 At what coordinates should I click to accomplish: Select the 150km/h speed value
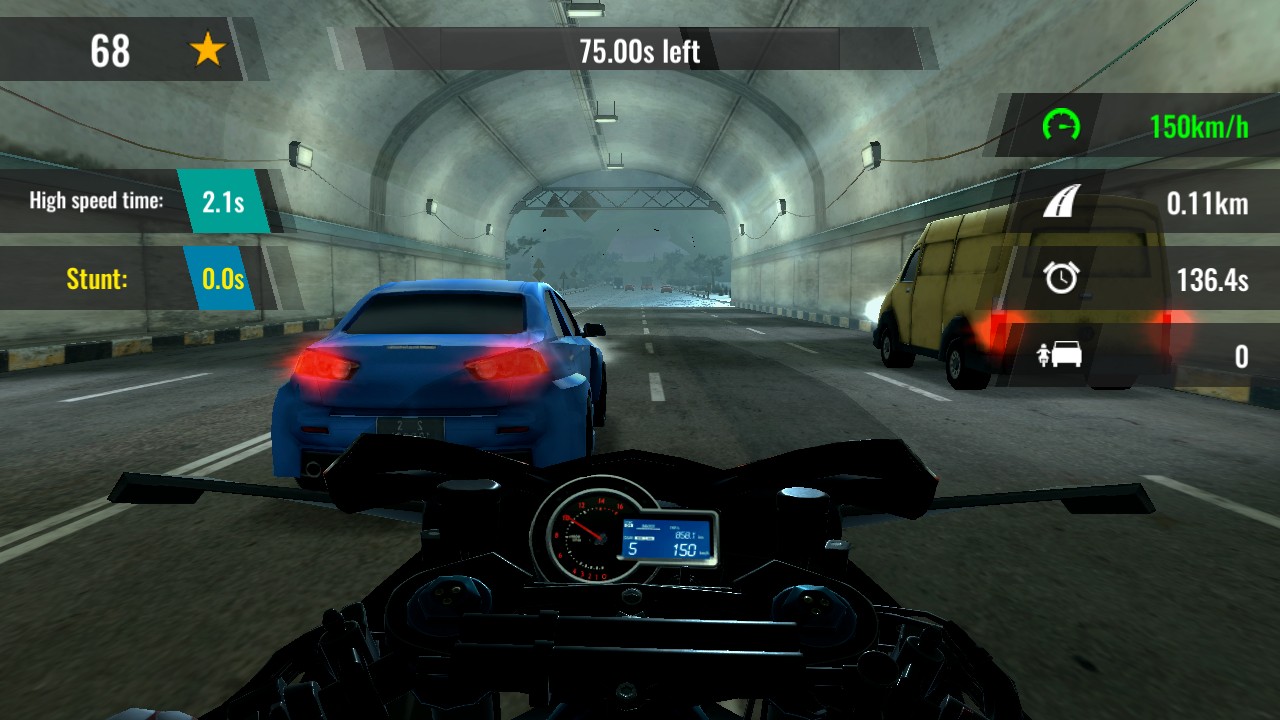tap(1200, 128)
